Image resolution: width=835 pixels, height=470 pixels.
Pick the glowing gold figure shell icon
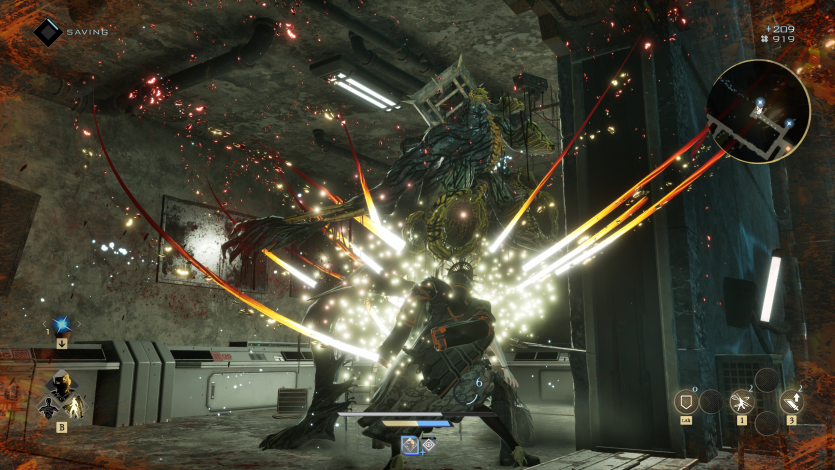(x=75, y=407)
